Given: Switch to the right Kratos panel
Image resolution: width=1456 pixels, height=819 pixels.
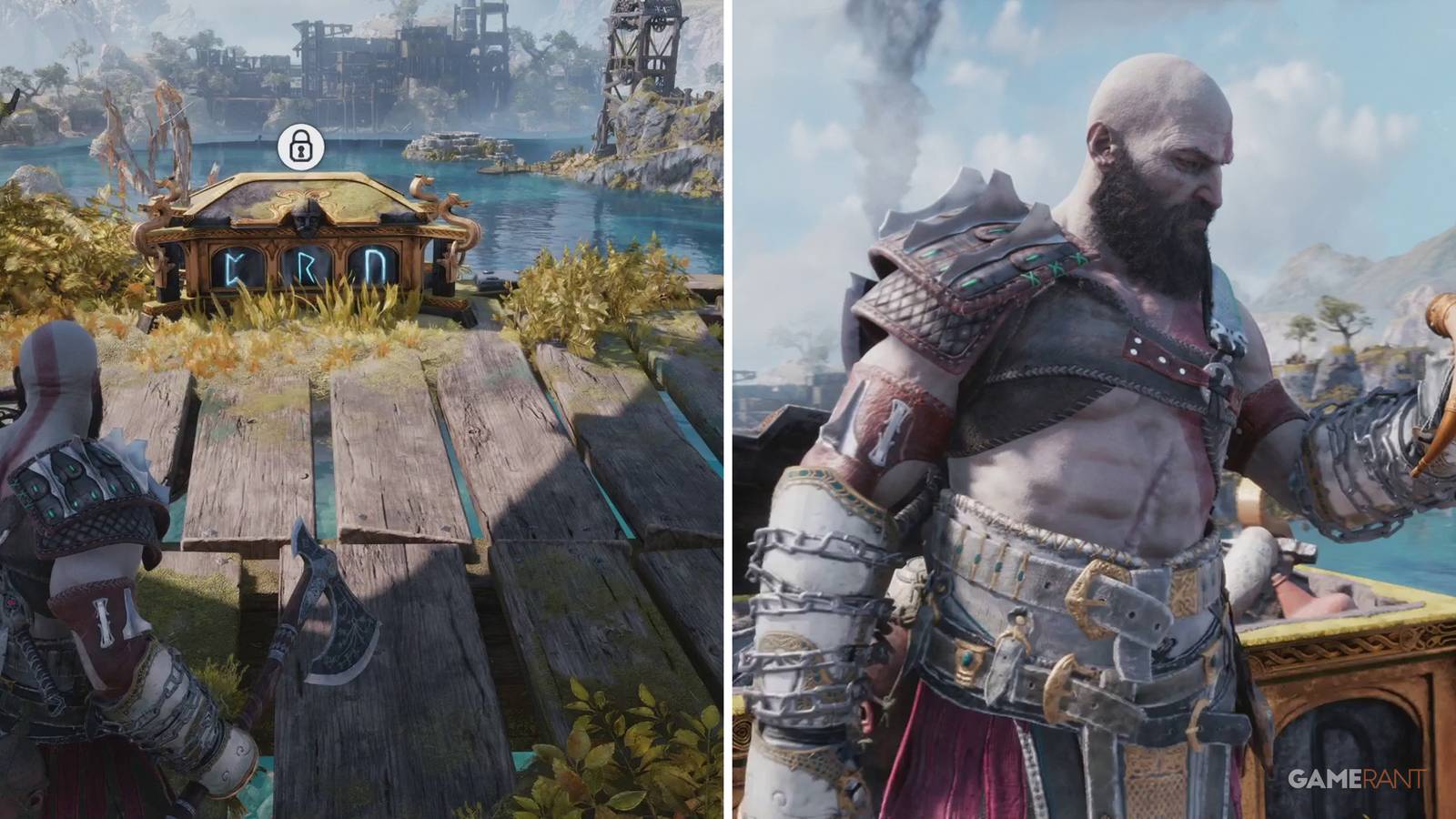Looking at the screenshot, I should pos(1092,409).
